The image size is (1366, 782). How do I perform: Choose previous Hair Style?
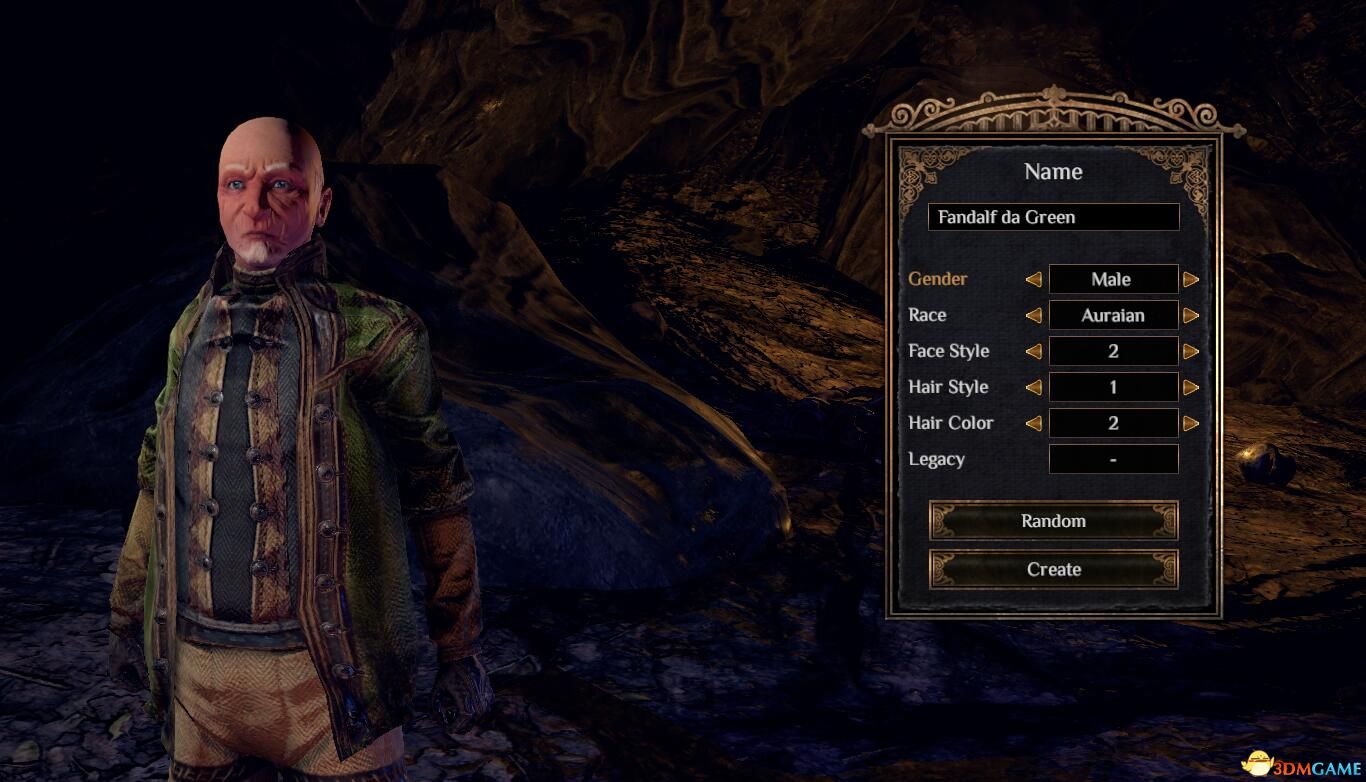point(1034,388)
